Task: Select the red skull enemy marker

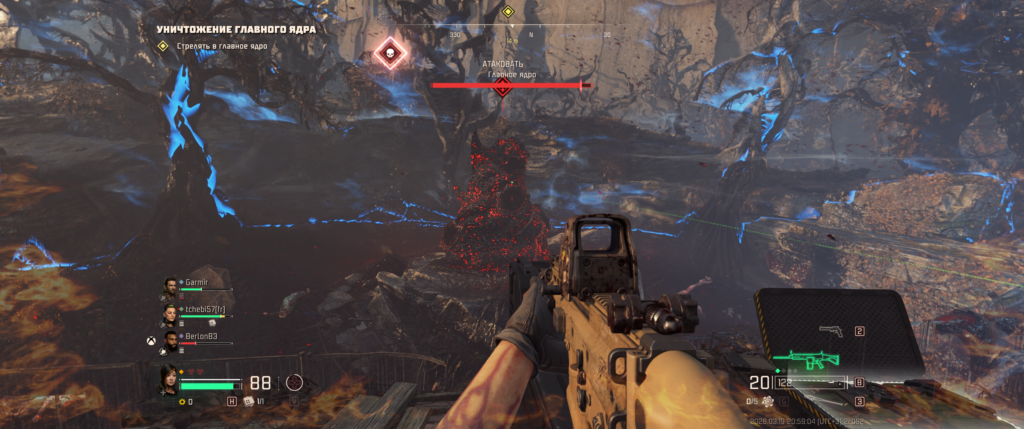Action: pyautogui.click(x=389, y=54)
